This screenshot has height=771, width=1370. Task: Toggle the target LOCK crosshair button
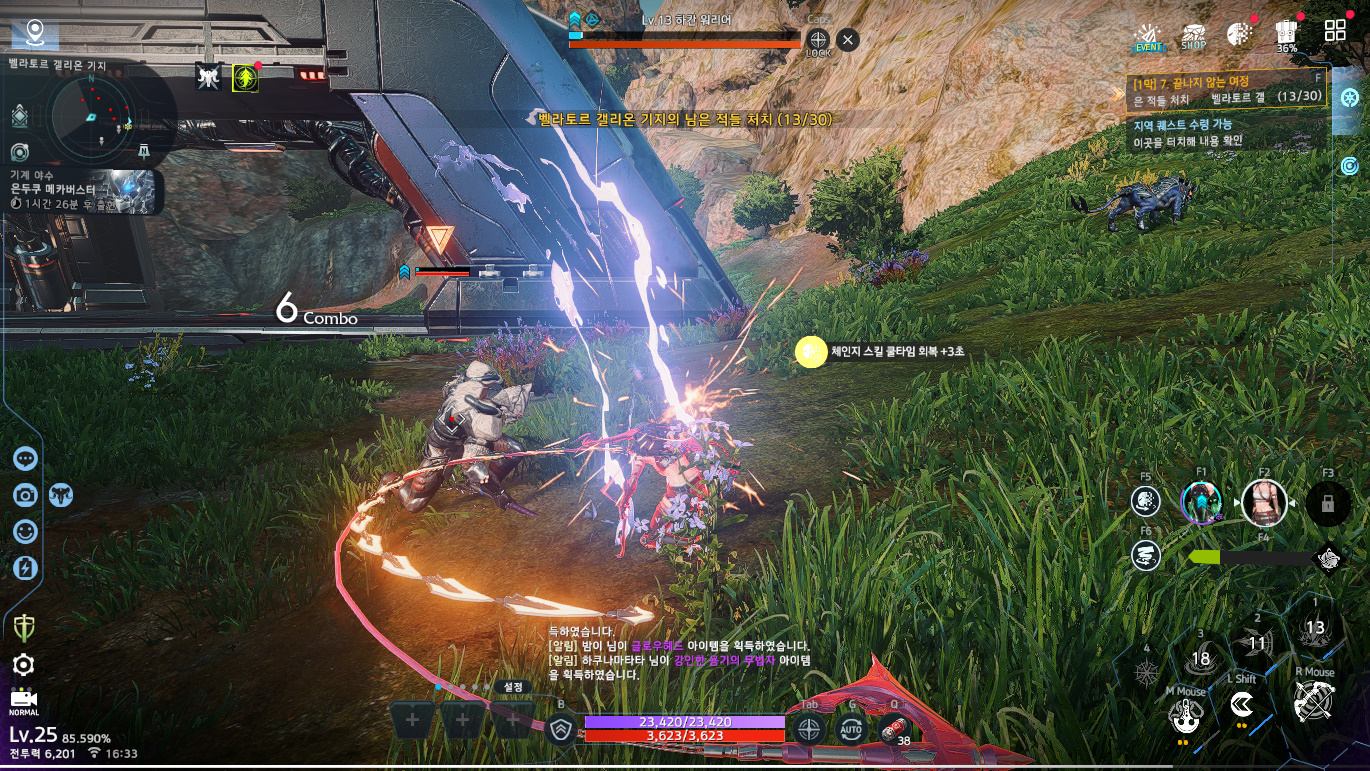click(x=818, y=41)
